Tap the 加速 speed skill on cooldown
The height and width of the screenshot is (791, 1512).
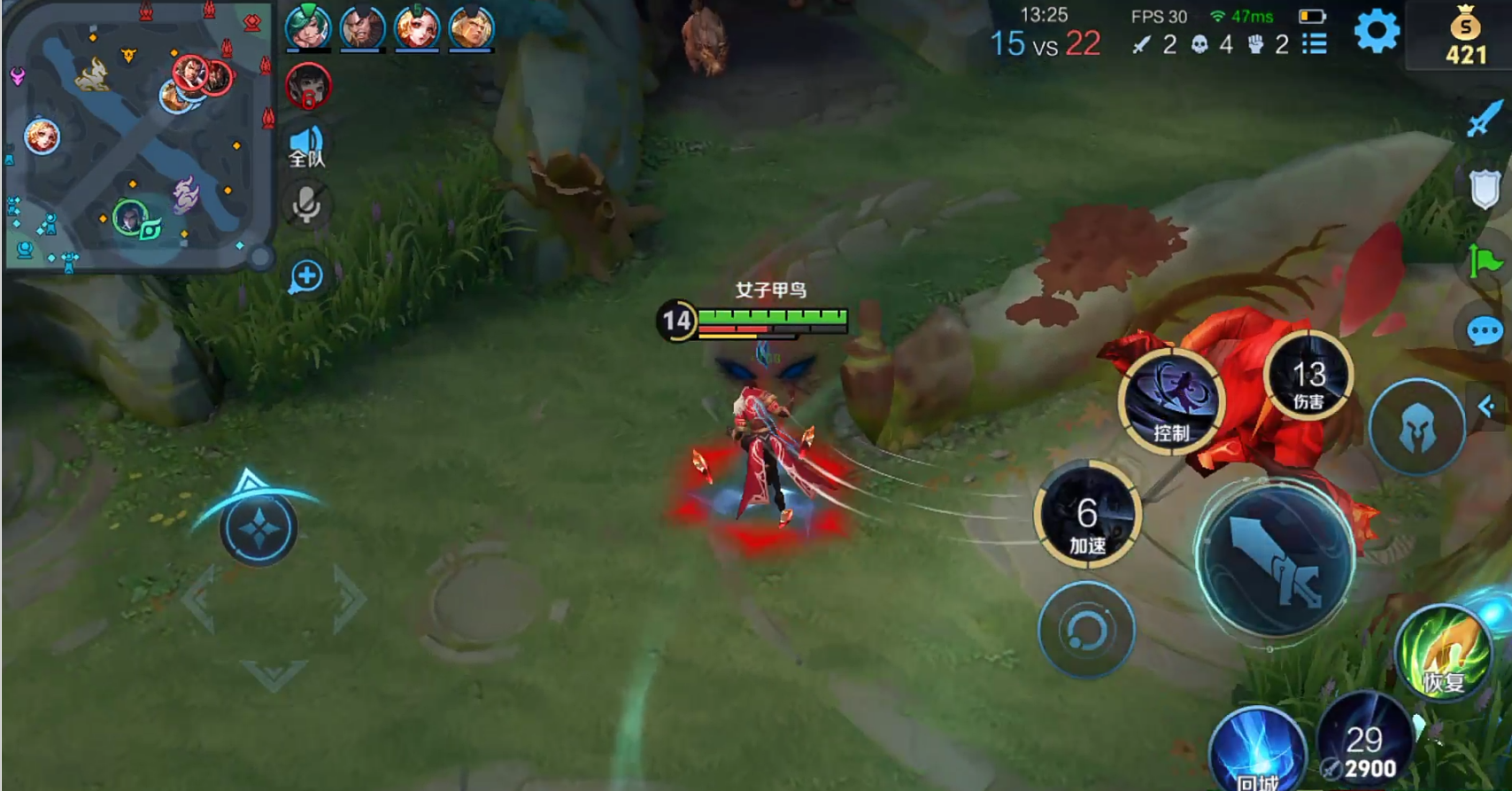[1087, 515]
